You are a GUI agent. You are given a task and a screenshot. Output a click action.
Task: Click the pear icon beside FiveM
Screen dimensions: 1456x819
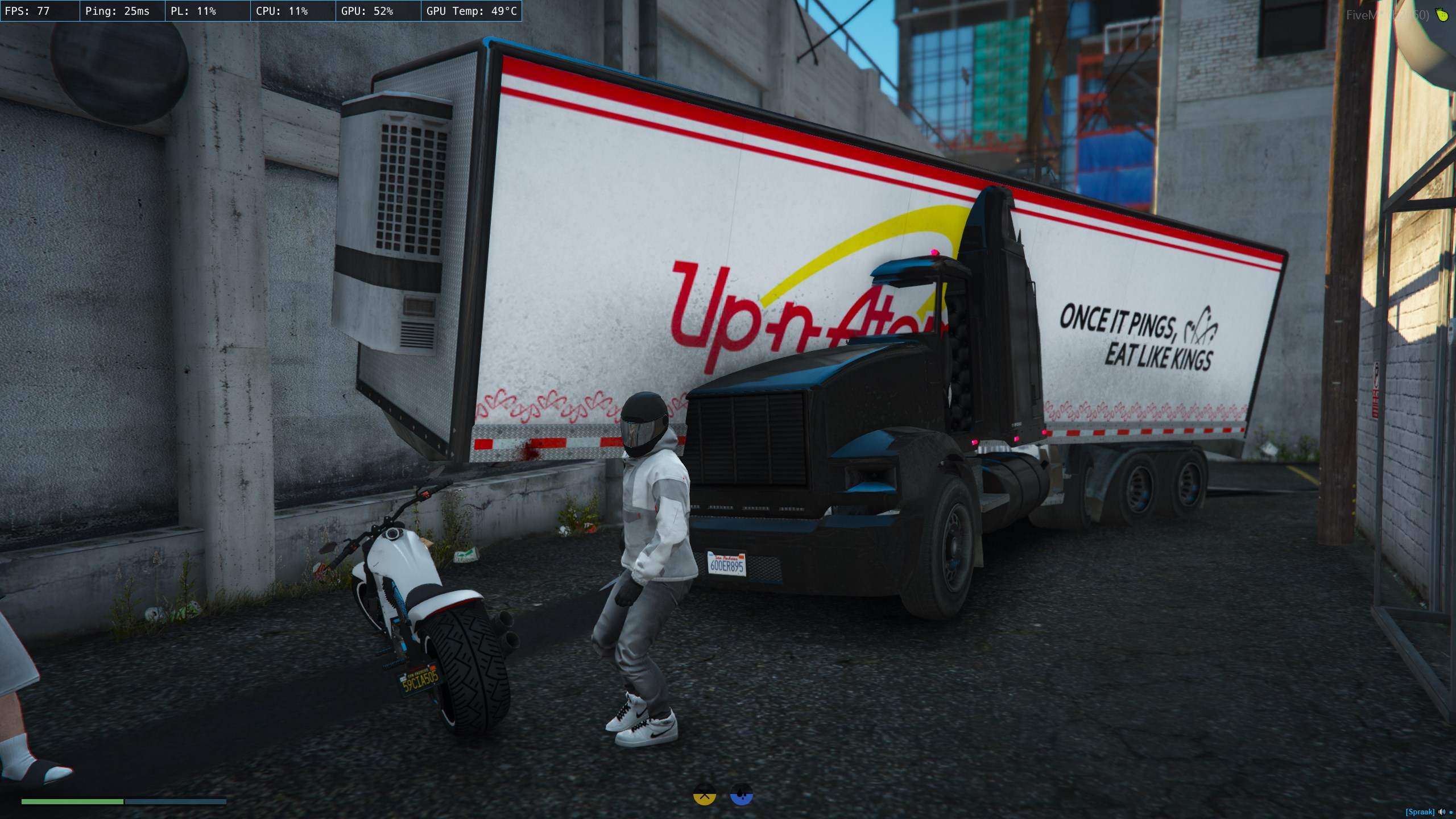click(x=1442, y=15)
